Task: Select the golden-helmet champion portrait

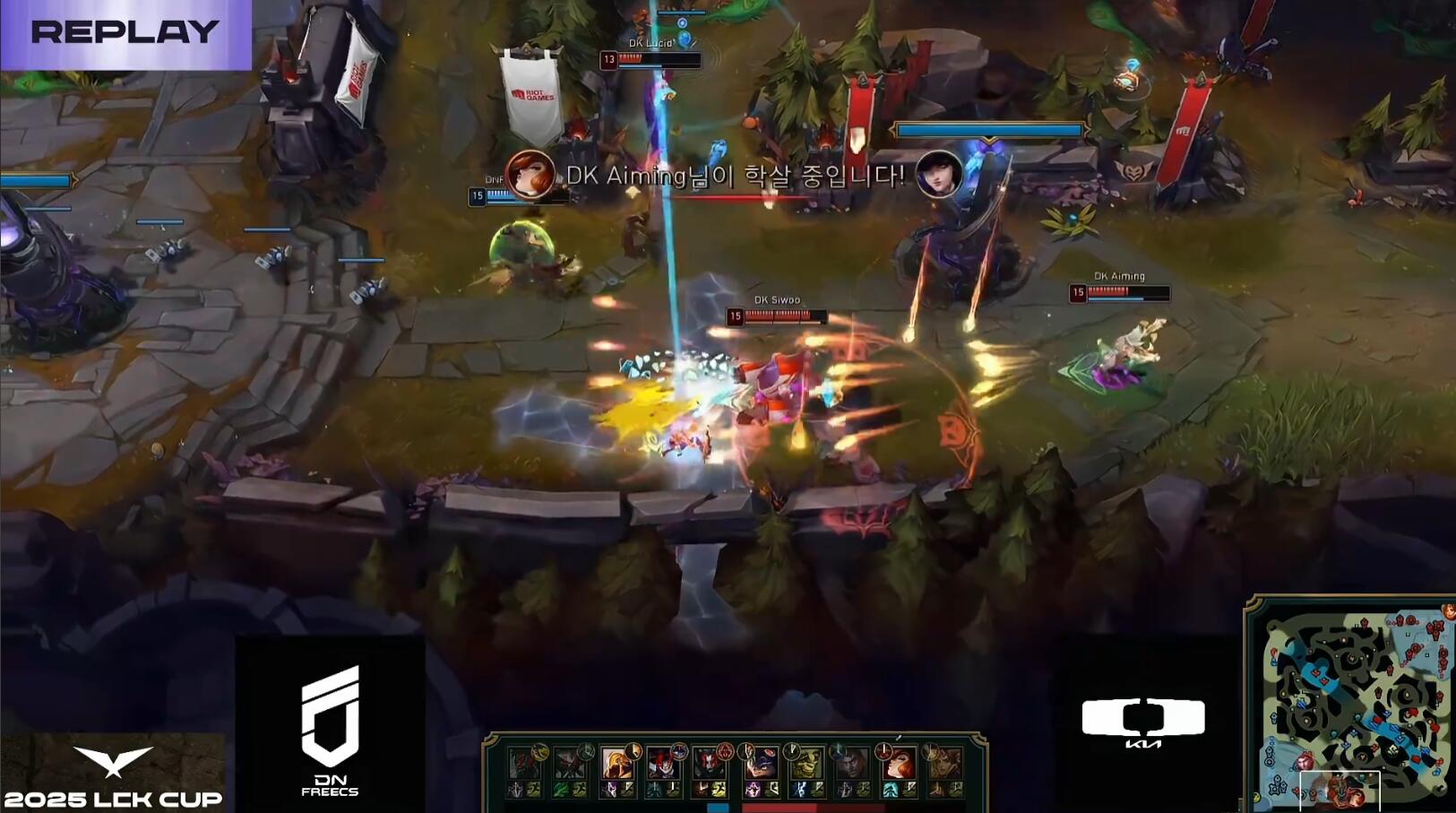Action: point(616,764)
